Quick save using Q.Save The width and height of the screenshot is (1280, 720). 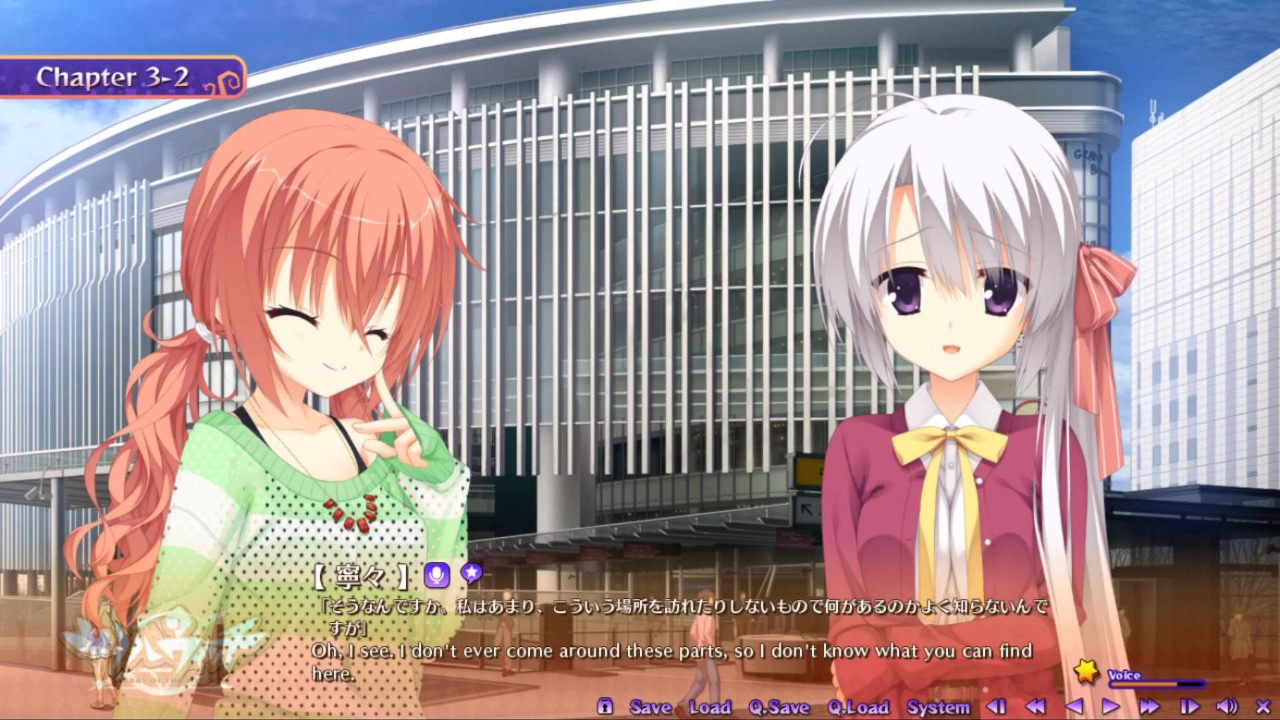[778, 706]
